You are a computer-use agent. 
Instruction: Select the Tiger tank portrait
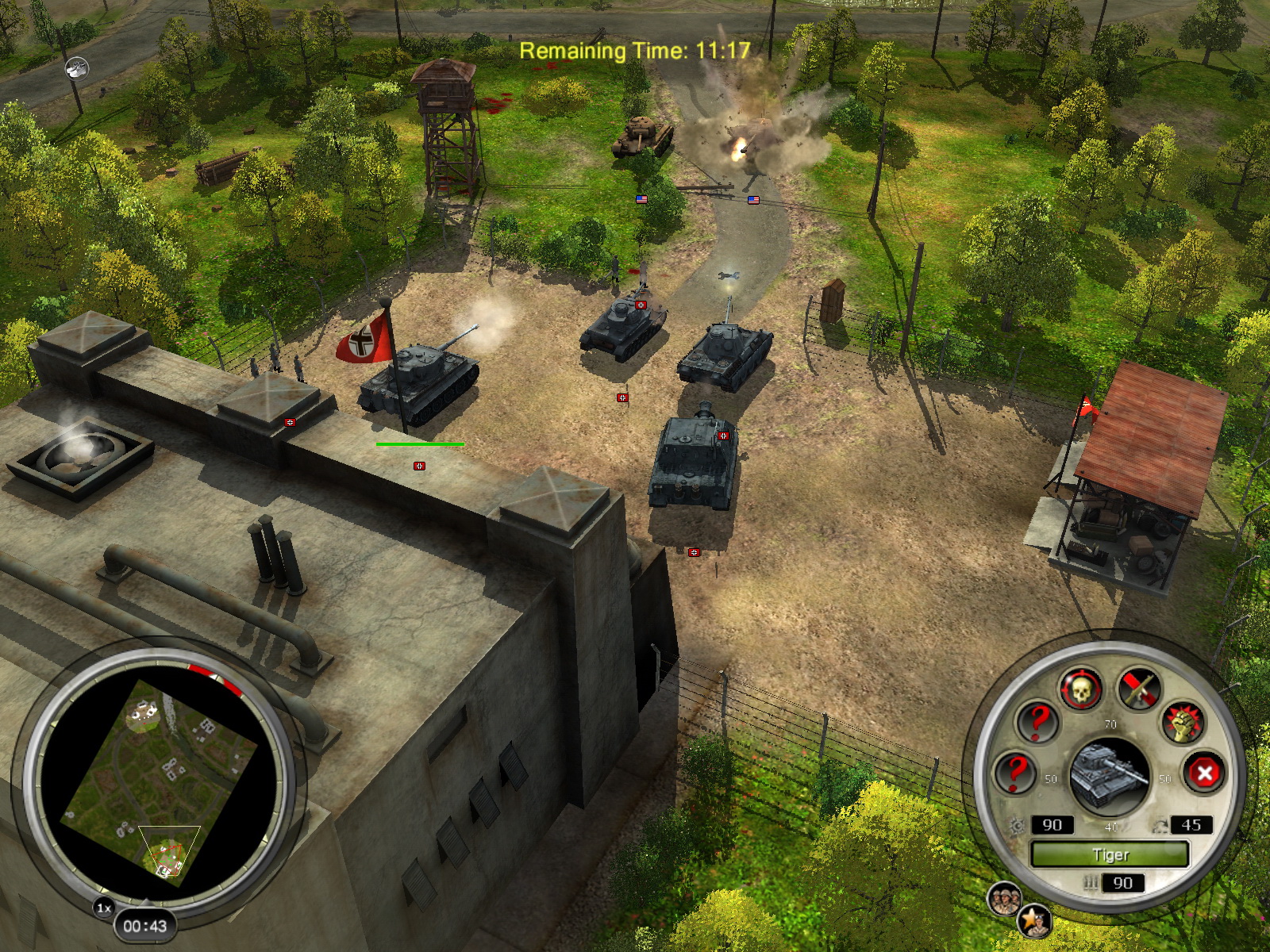point(1110,775)
